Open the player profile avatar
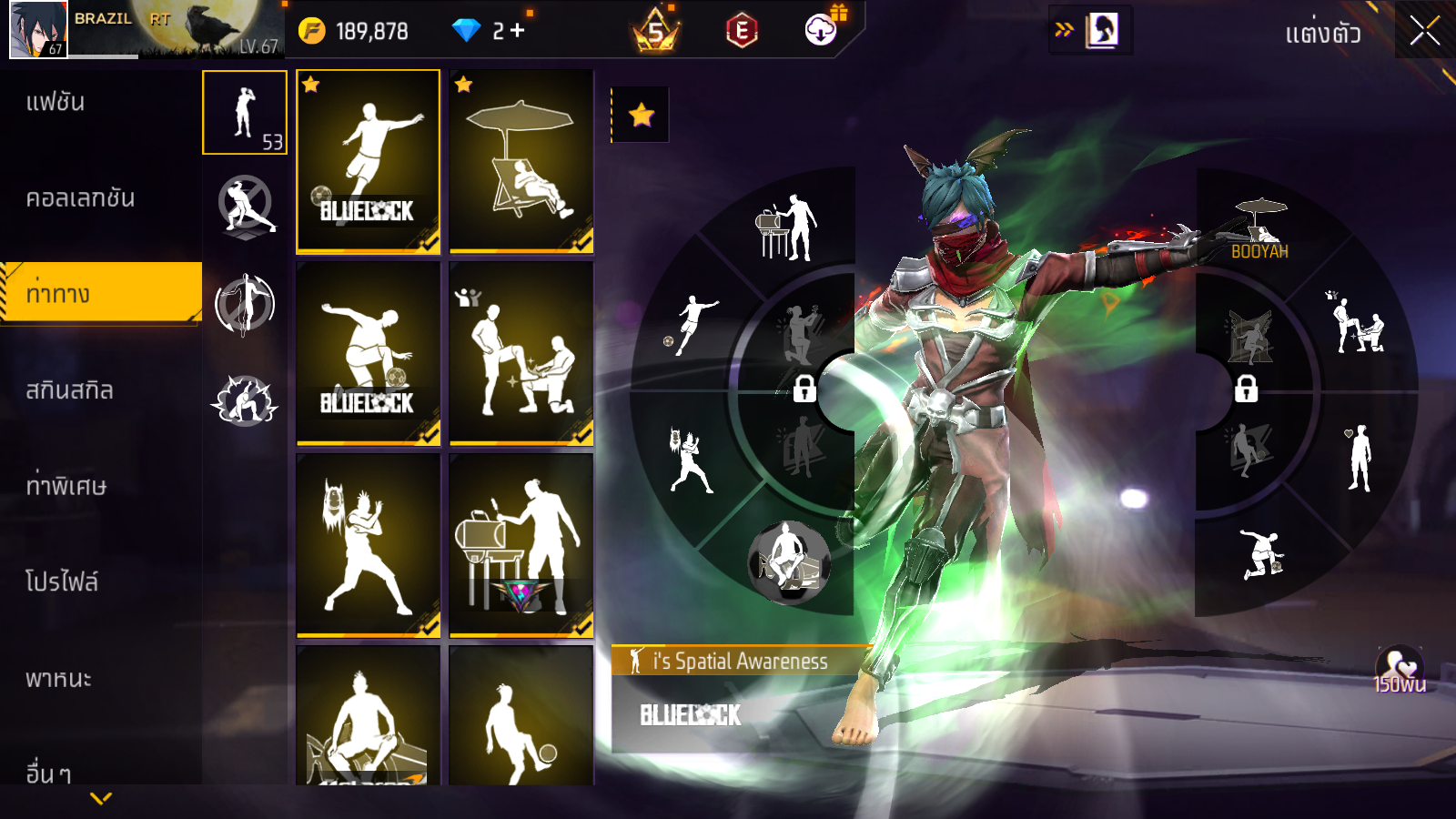Image resolution: width=1456 pixels, height=819 pixels. pyautogui.click(x=38, y=29)
